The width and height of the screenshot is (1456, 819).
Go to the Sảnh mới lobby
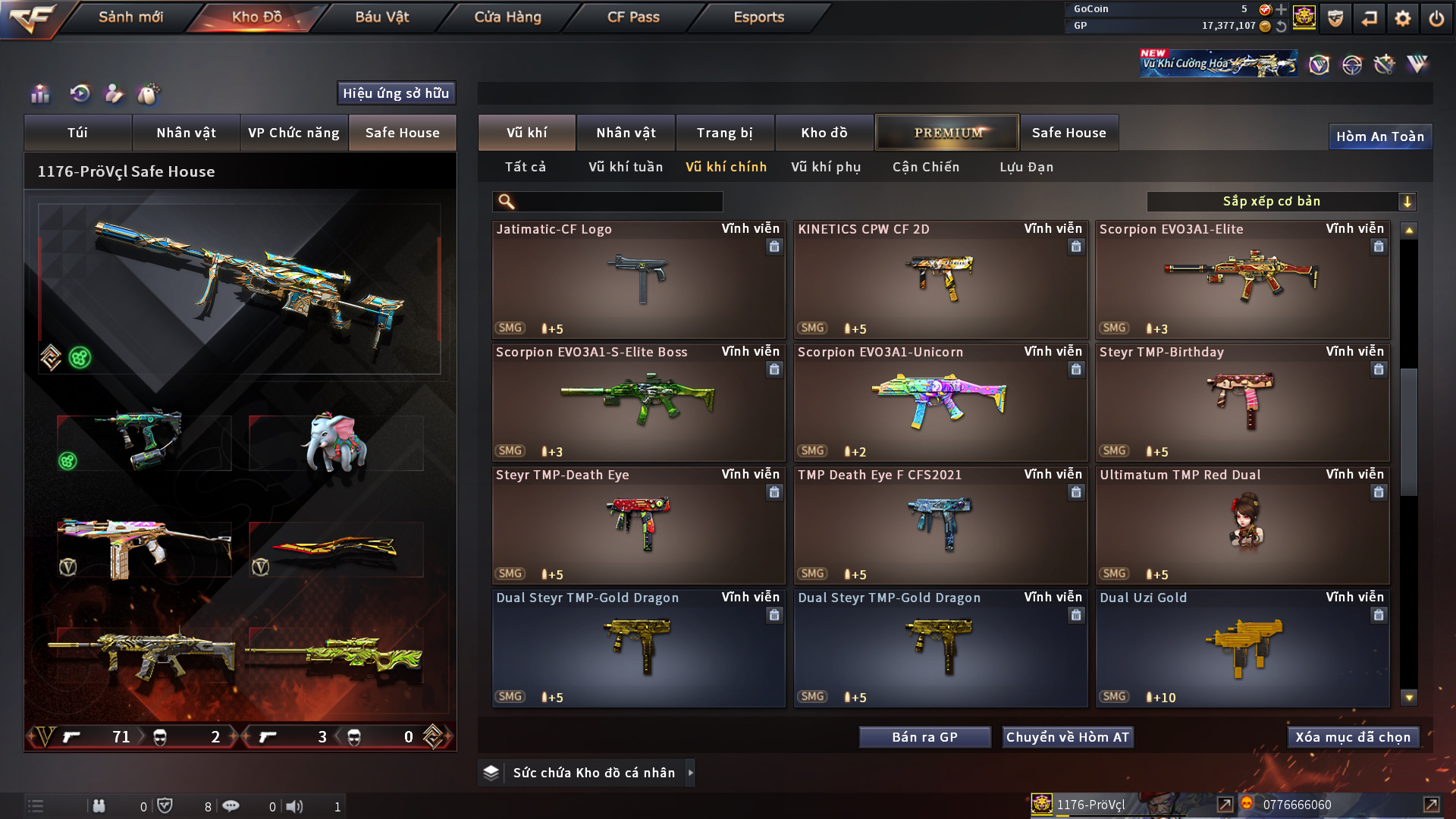point(130,17)
